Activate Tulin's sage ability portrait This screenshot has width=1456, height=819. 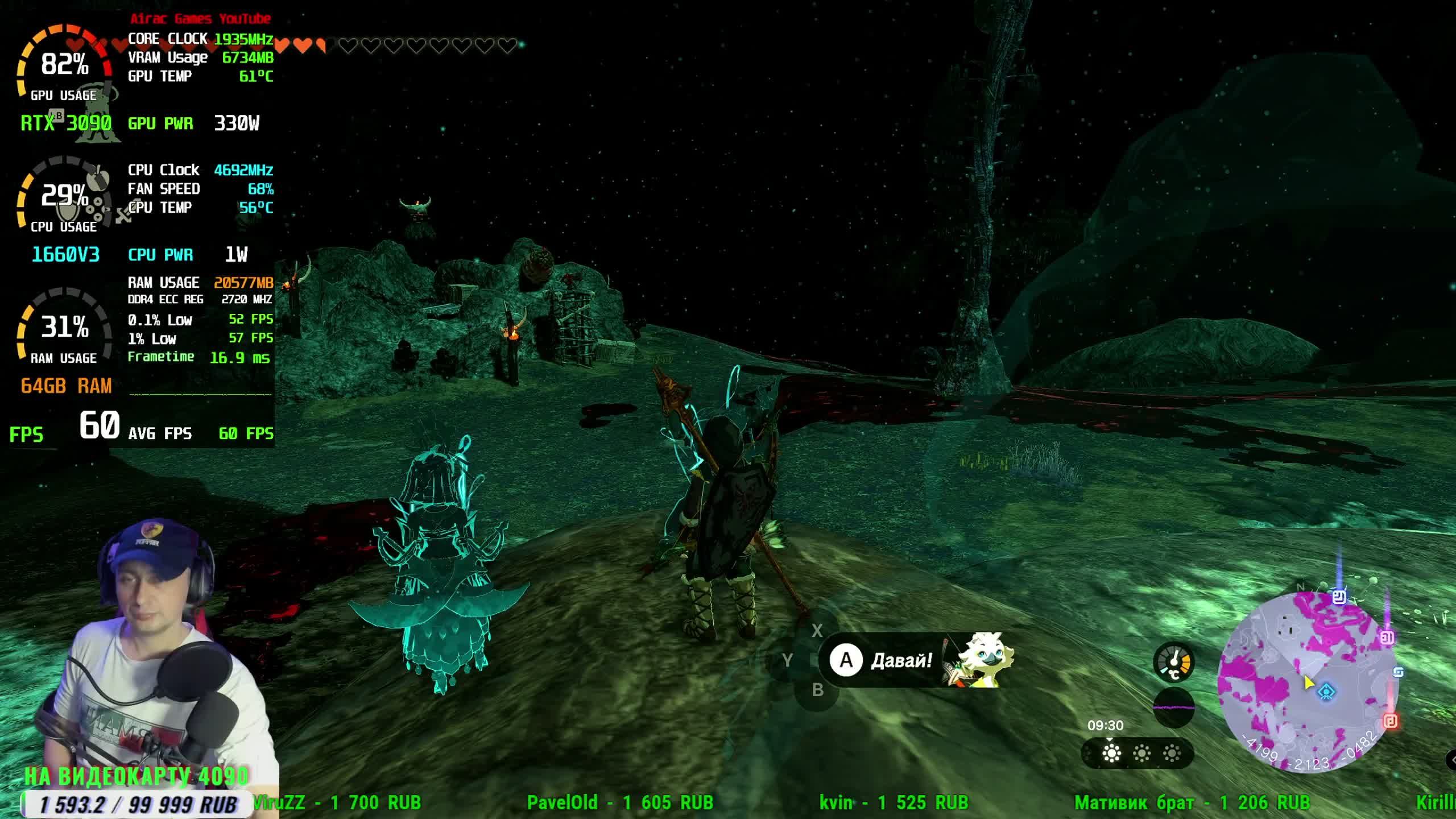pos(982,659)
